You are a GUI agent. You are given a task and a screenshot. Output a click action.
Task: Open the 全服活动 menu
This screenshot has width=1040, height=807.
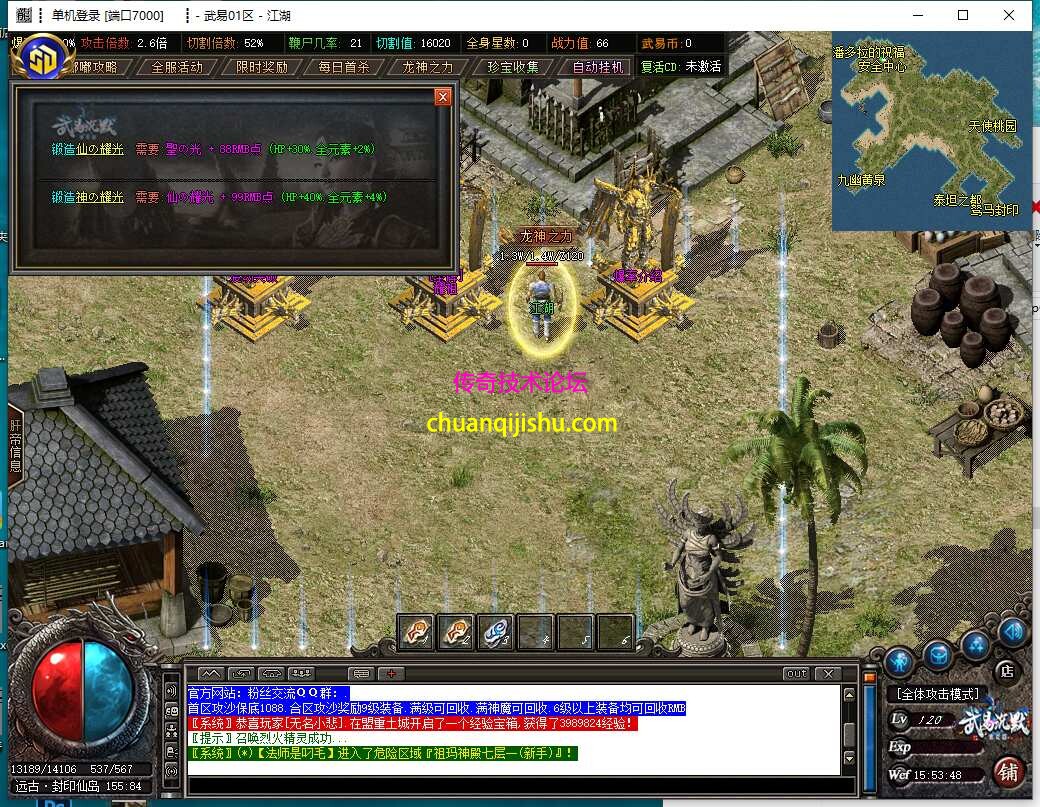click(177, 67)
